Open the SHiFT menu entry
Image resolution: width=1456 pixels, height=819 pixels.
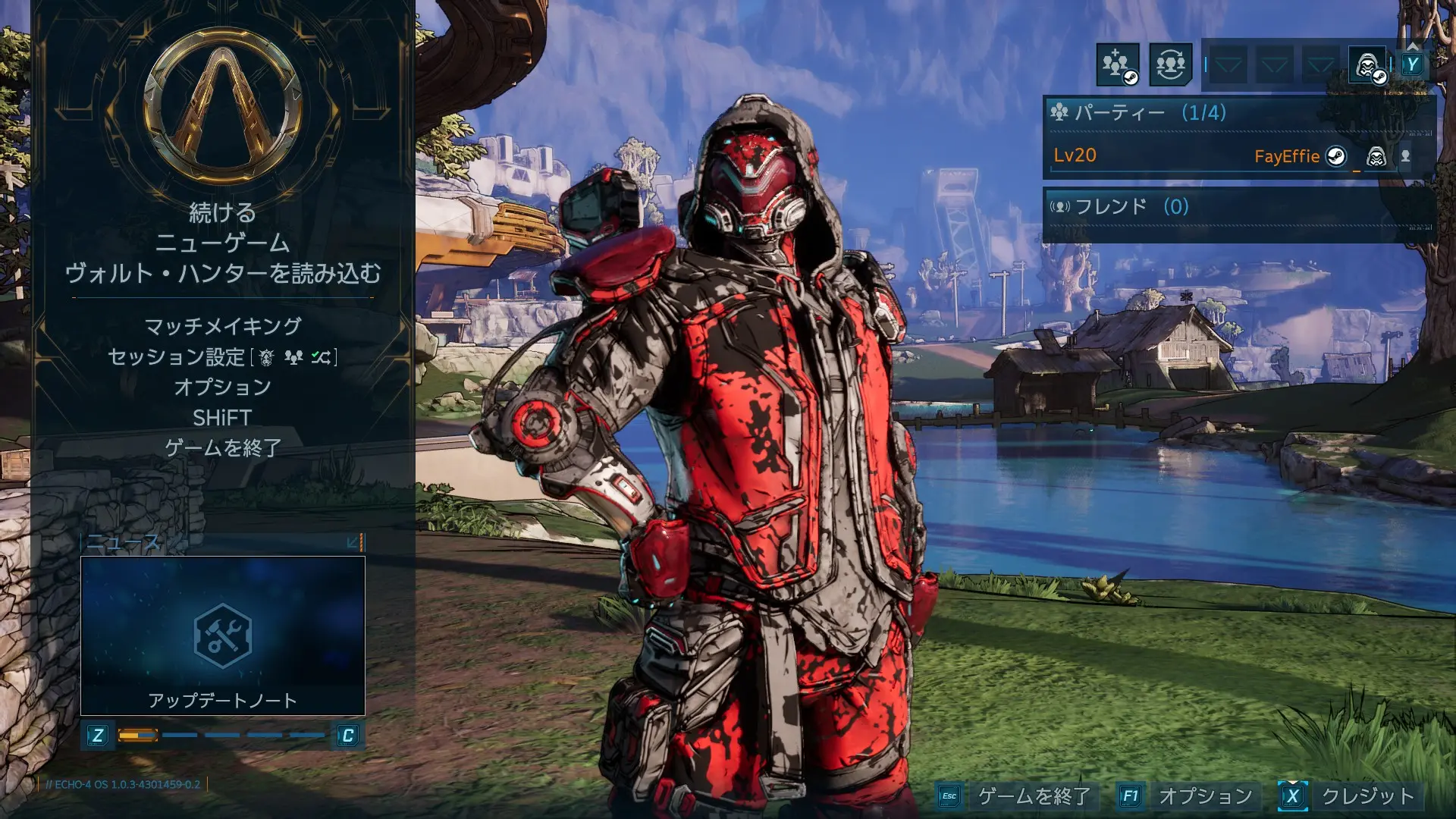[222, 418]
